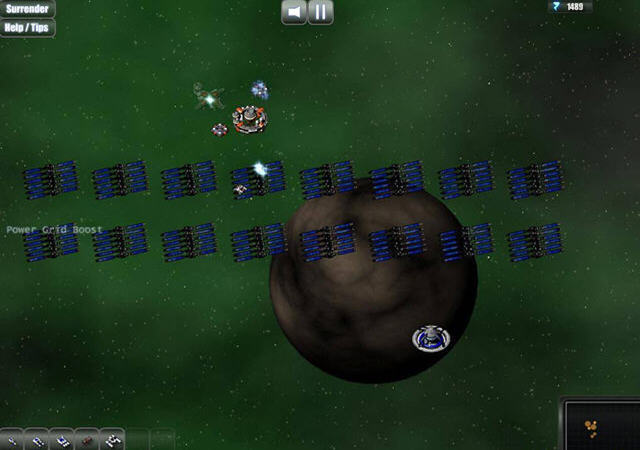
Task: Pause the game
Action: [320, 12]
